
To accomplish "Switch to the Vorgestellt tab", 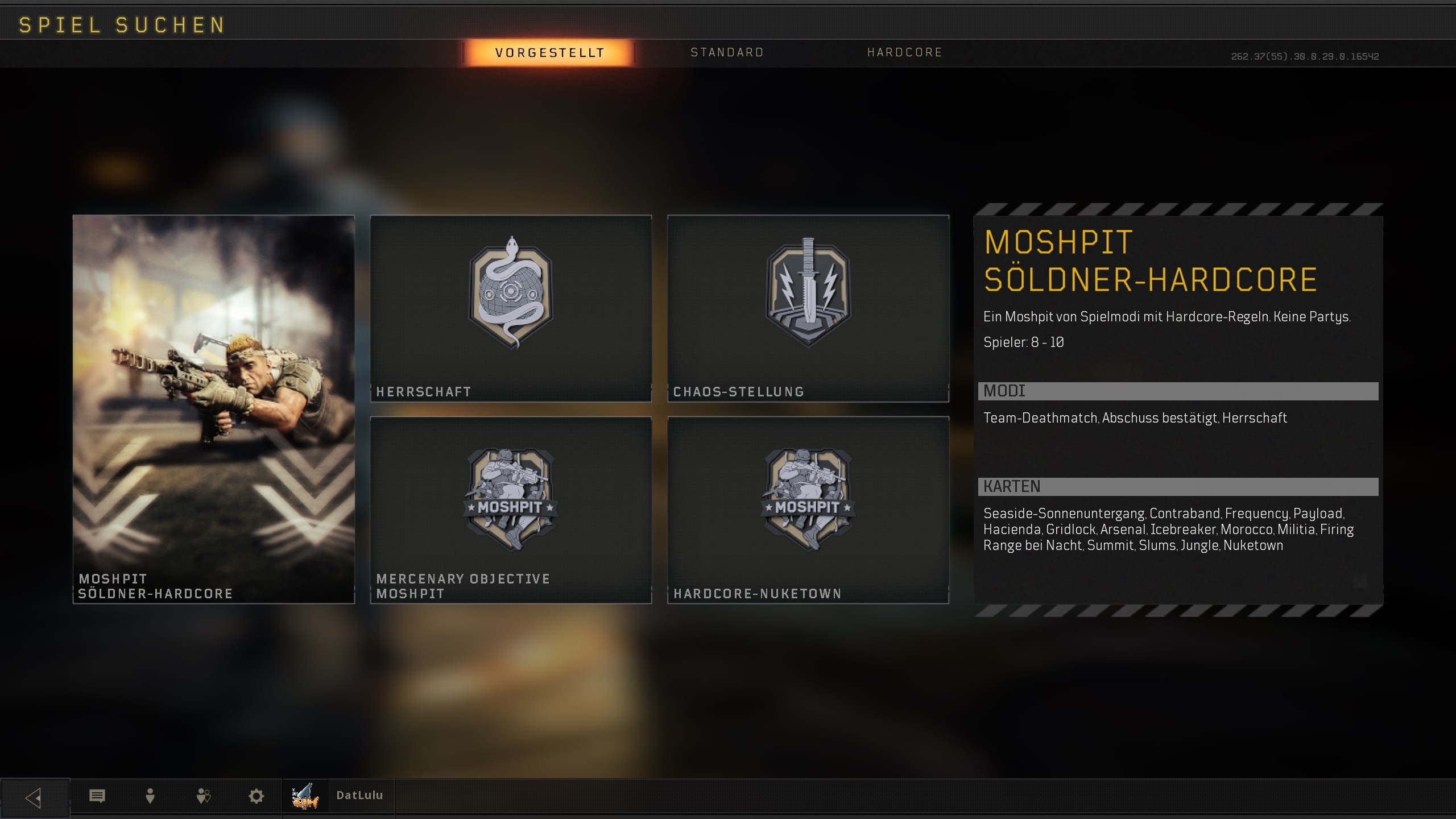I will coord(549,53).
